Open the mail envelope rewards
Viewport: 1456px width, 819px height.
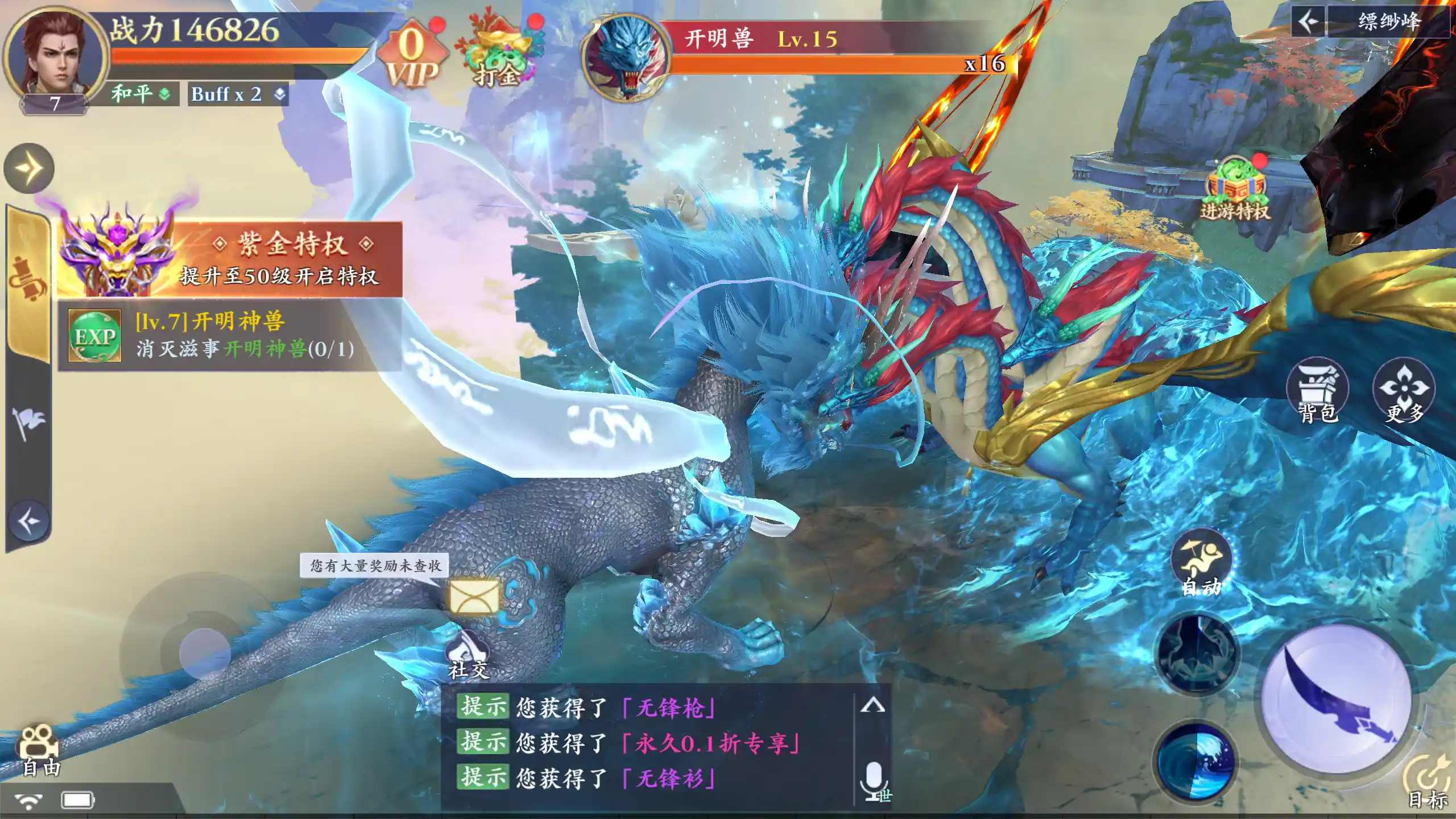[473, 597]
